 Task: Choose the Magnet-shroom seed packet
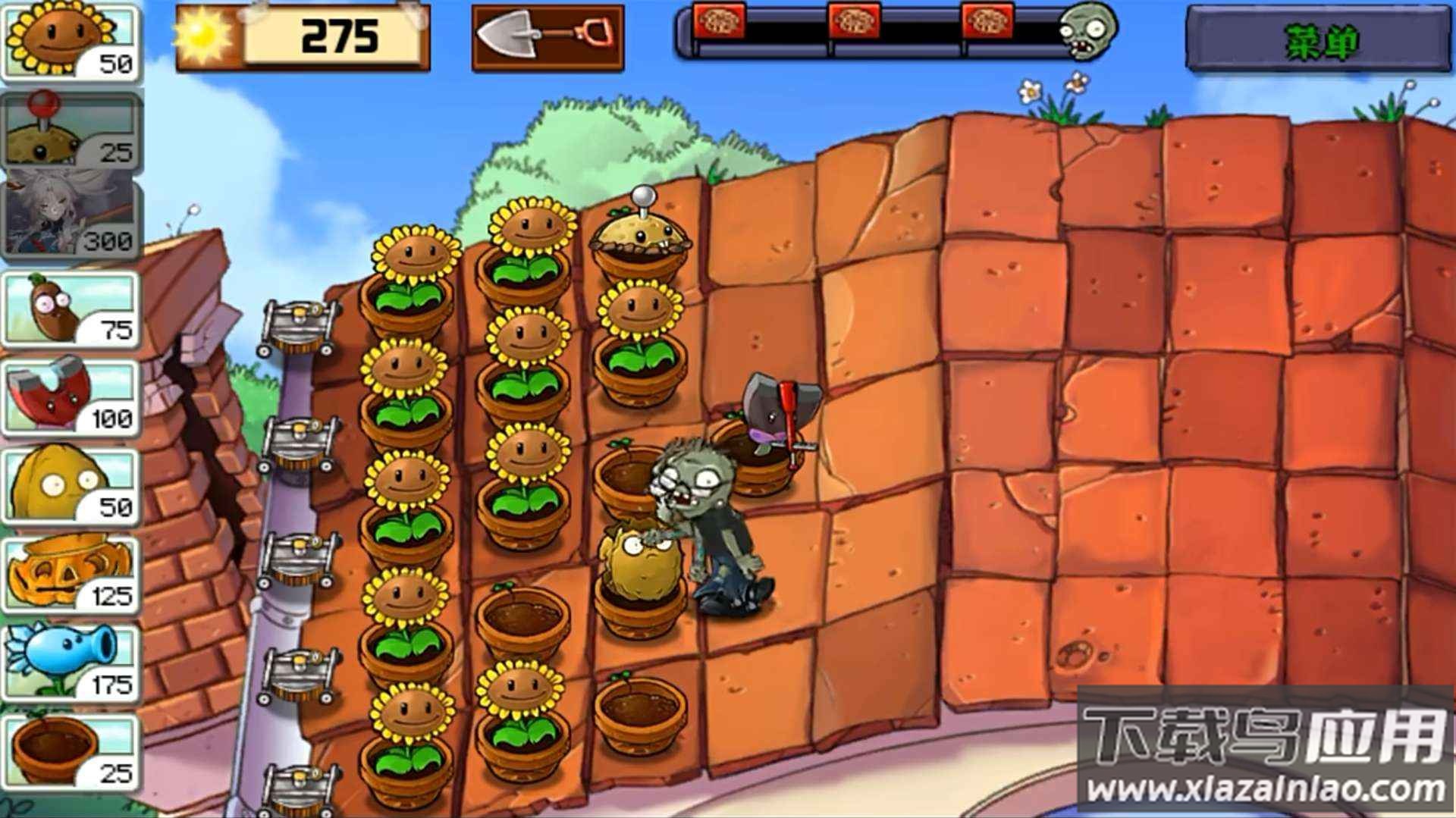[71, 397]
